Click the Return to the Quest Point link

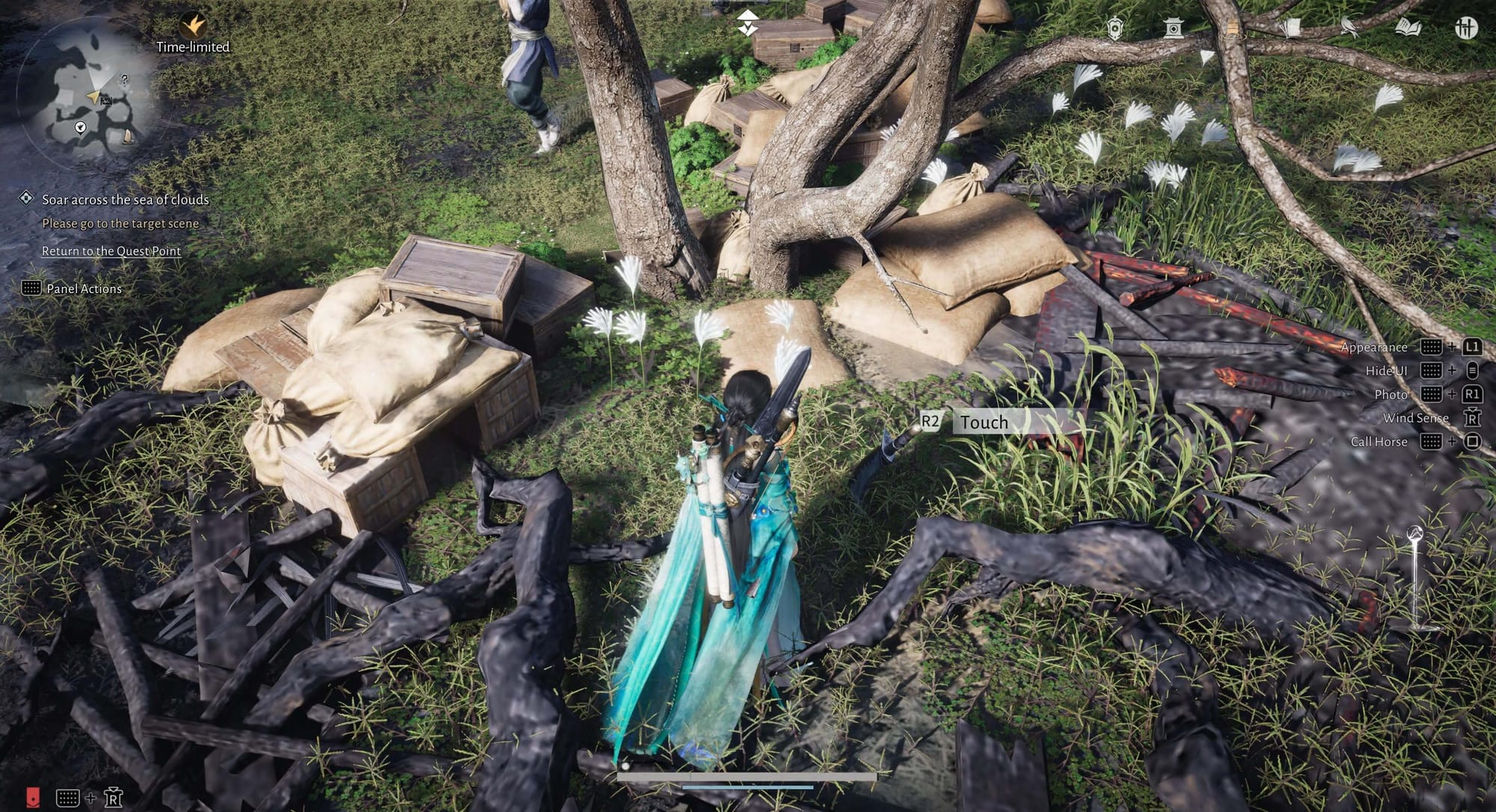tap(111, 251)
